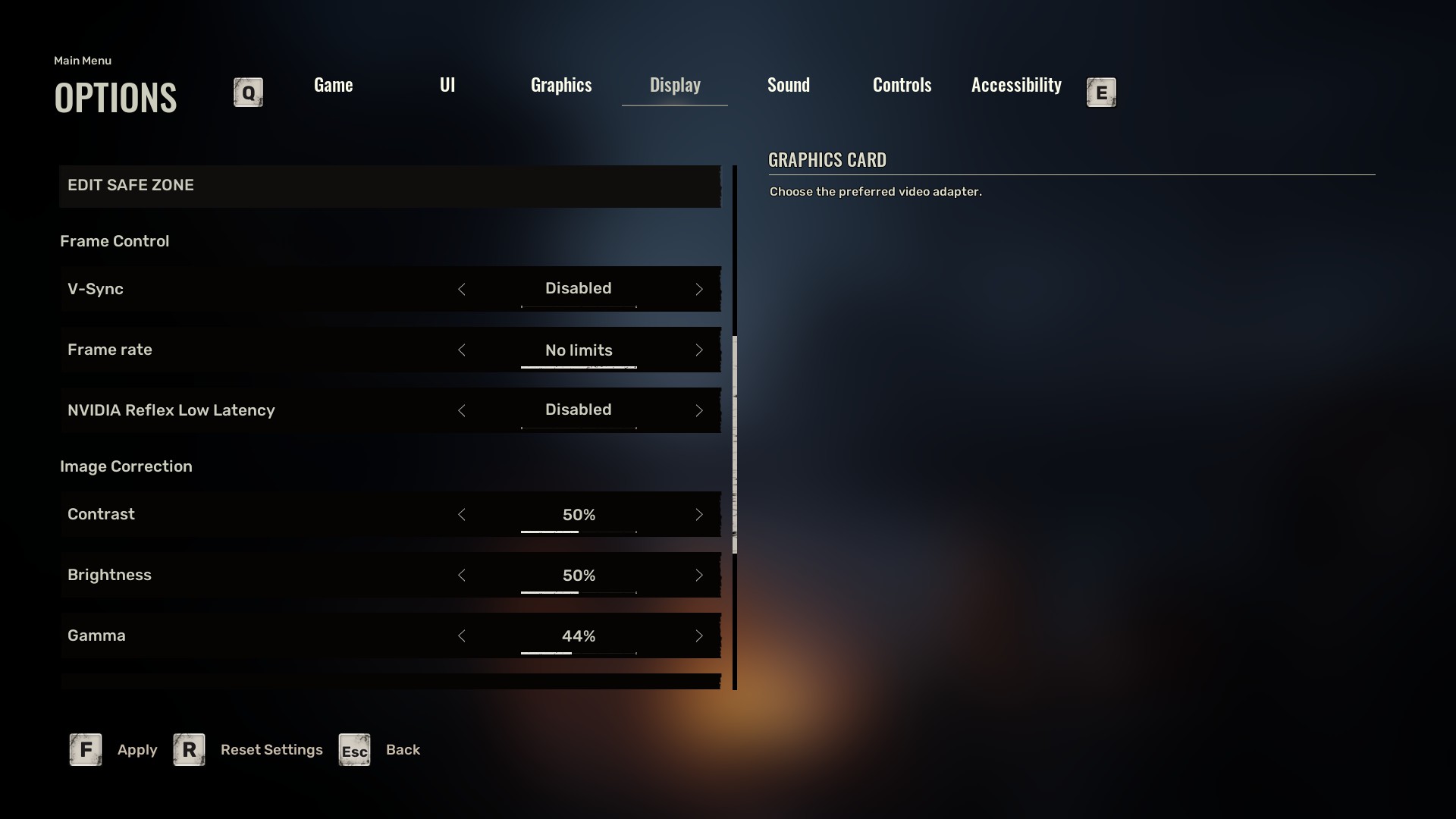Select the Graphics tab

click(x=561, y=85)
